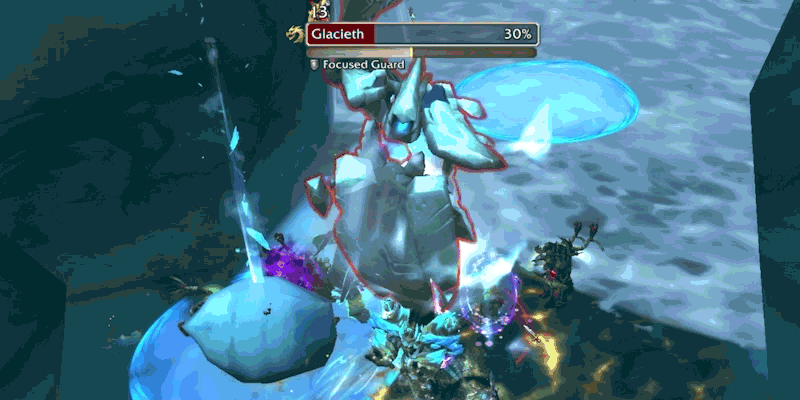
Task: Target Glacieth by clicking its nameplate
Action: click(x=421, y=34)
